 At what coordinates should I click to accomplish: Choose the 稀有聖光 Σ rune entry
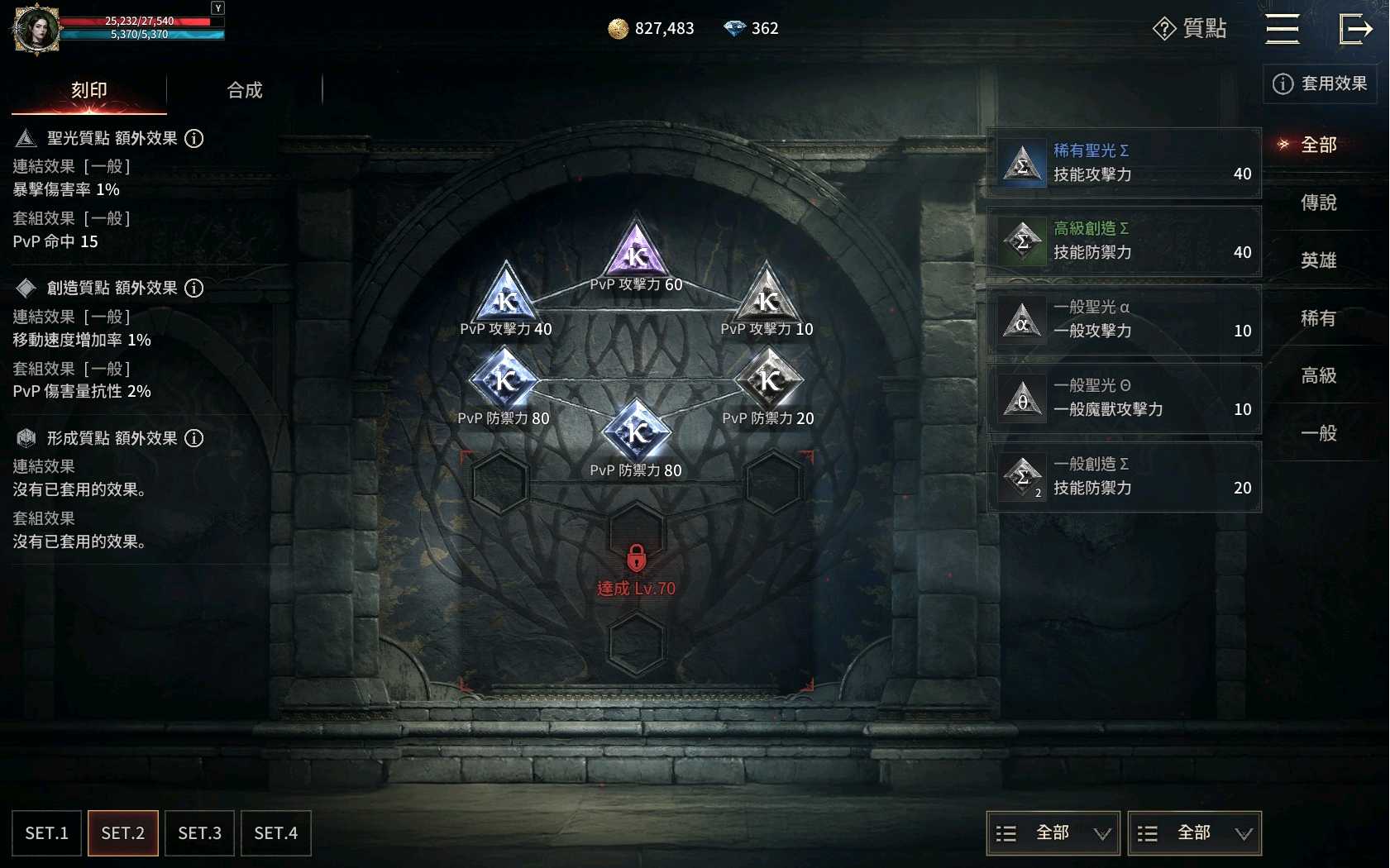[1124, 163]
